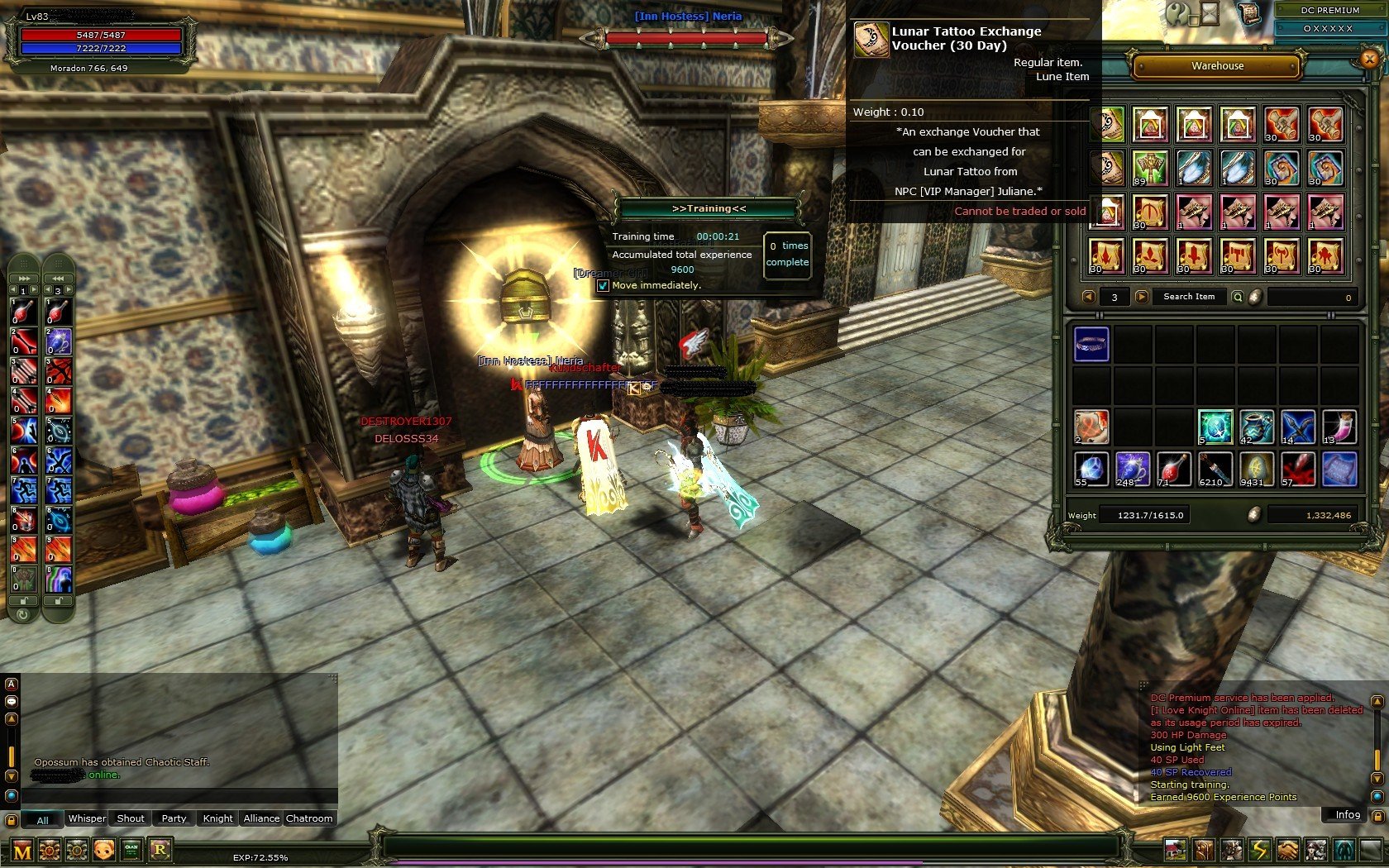The image size is (1389, 868).
Task: Click the handshake trade icon
Action: coord(1288,850)
